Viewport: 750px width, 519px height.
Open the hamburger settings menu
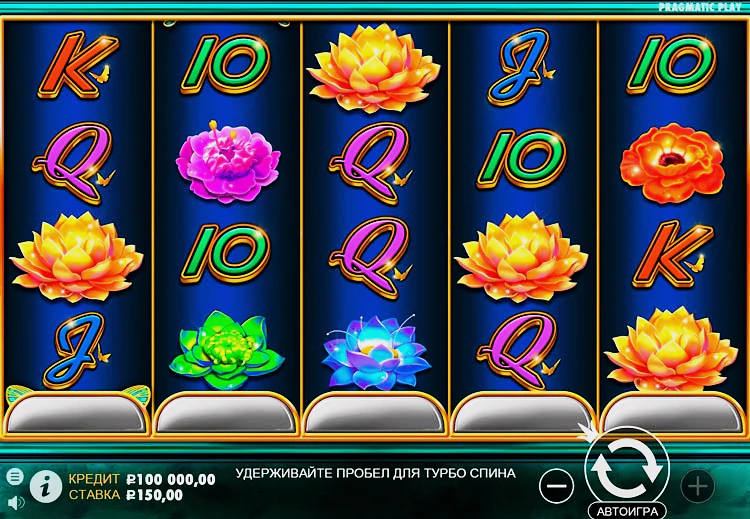pyautogui.click(x=14, y=476)
